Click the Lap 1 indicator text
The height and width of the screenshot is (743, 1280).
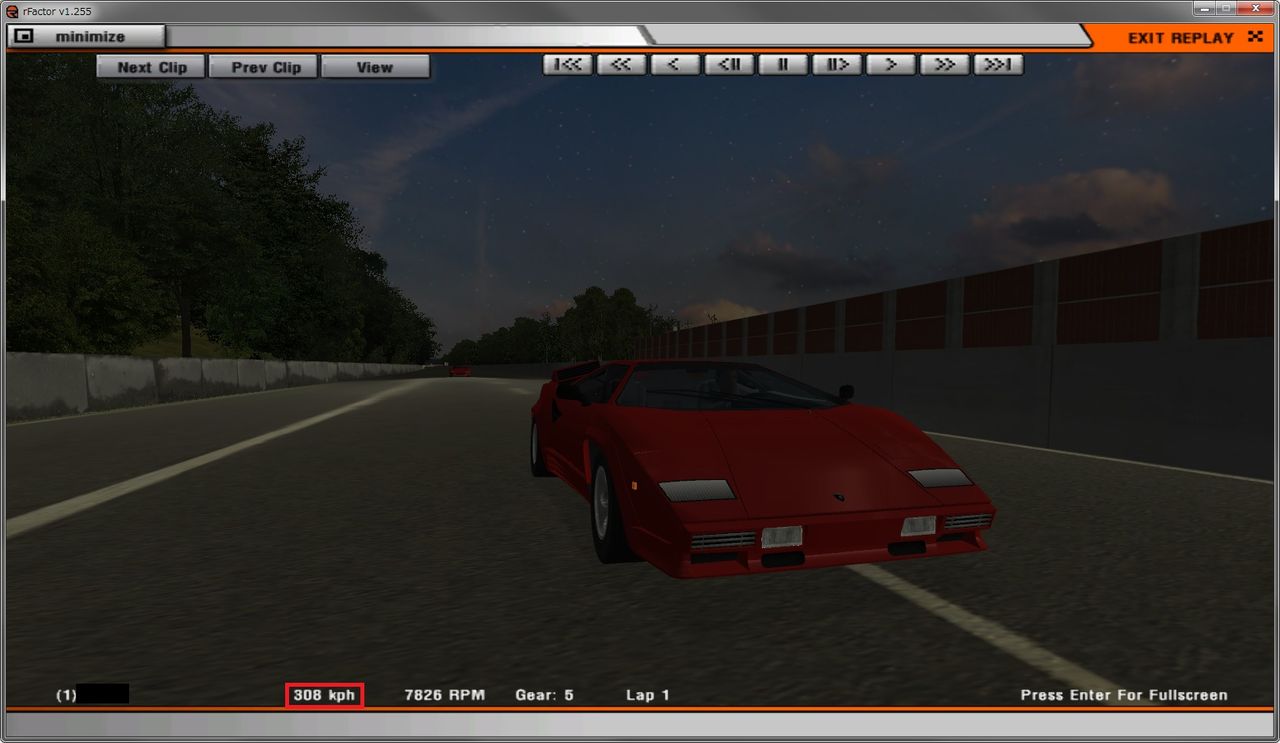pos(648,694)
